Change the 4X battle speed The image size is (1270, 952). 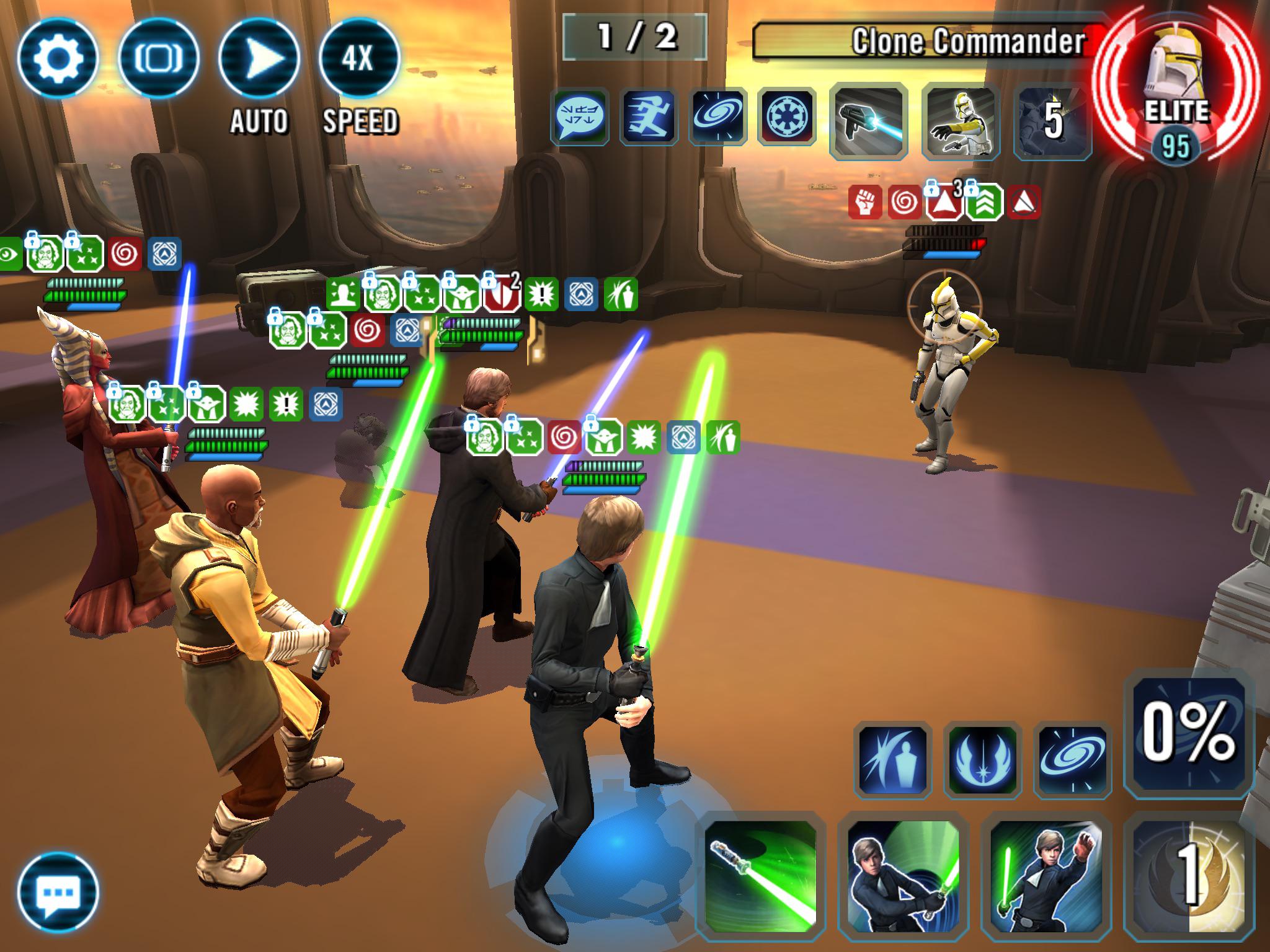(x=360, y=57)
